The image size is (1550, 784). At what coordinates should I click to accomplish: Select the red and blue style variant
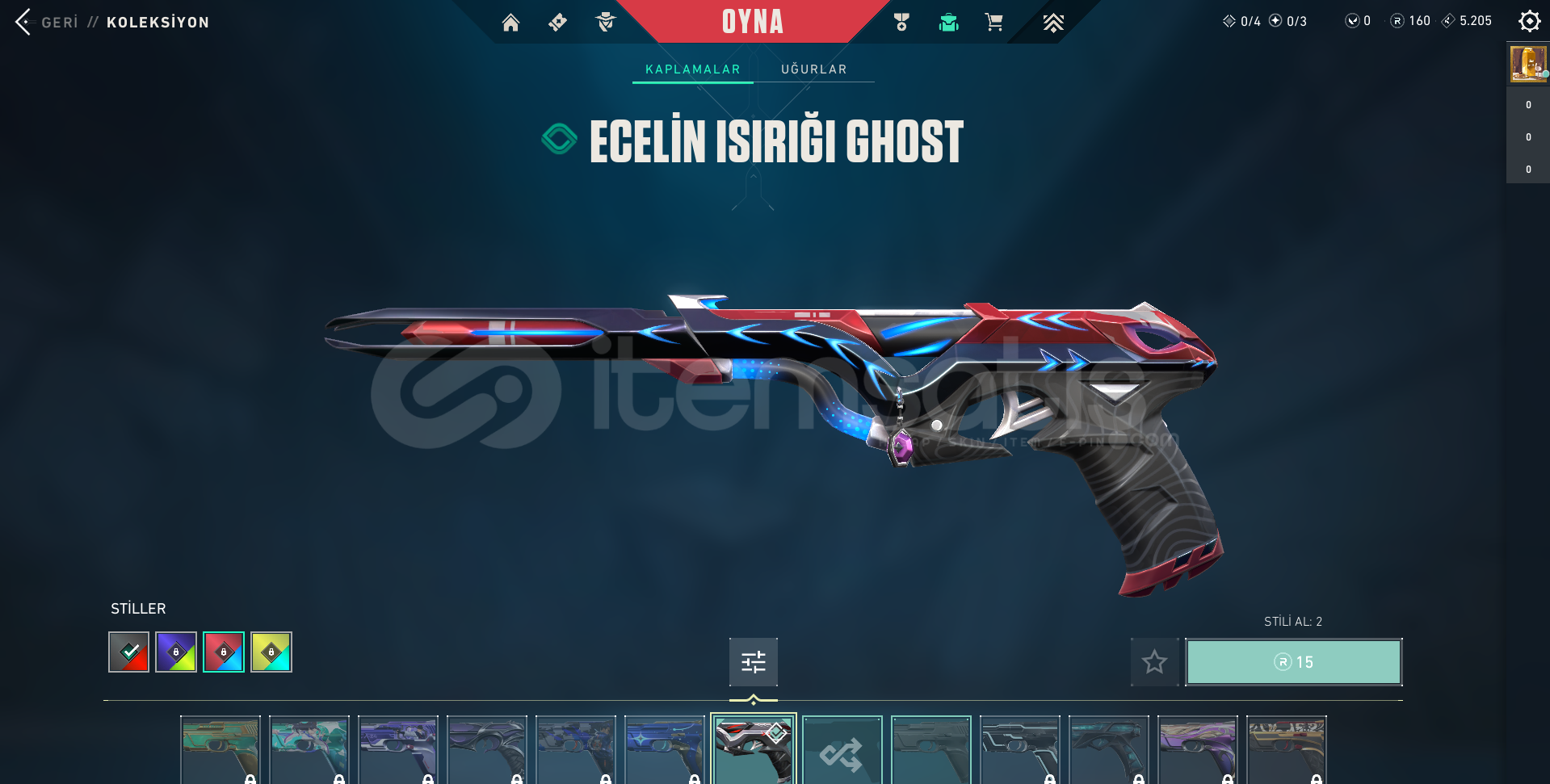224,652
